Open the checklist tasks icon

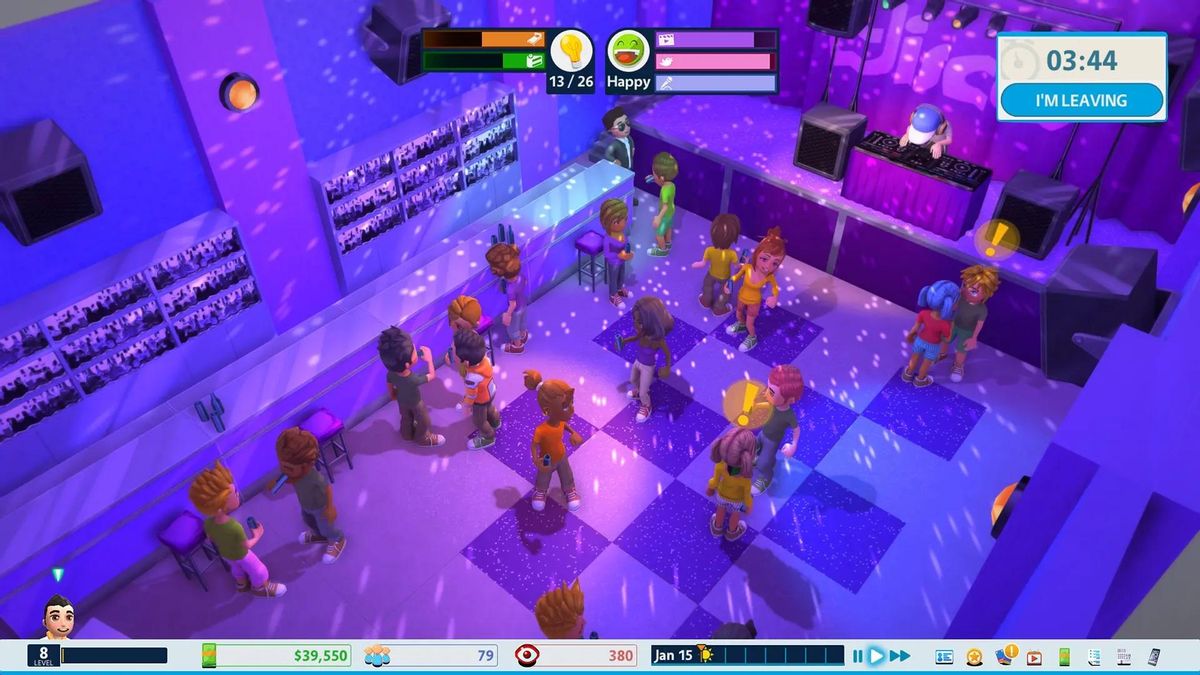(1094, 657)
